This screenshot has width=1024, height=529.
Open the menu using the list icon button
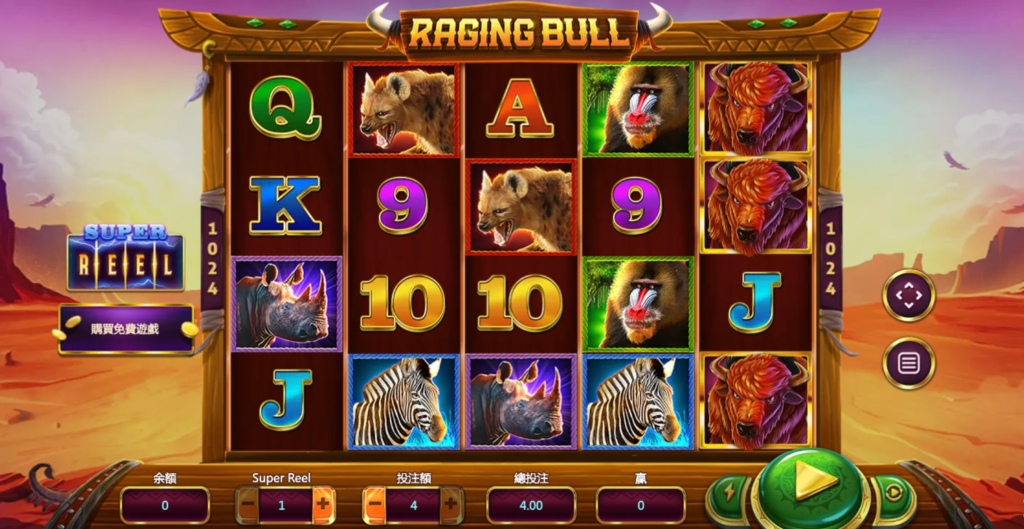[x=908, y=363]
